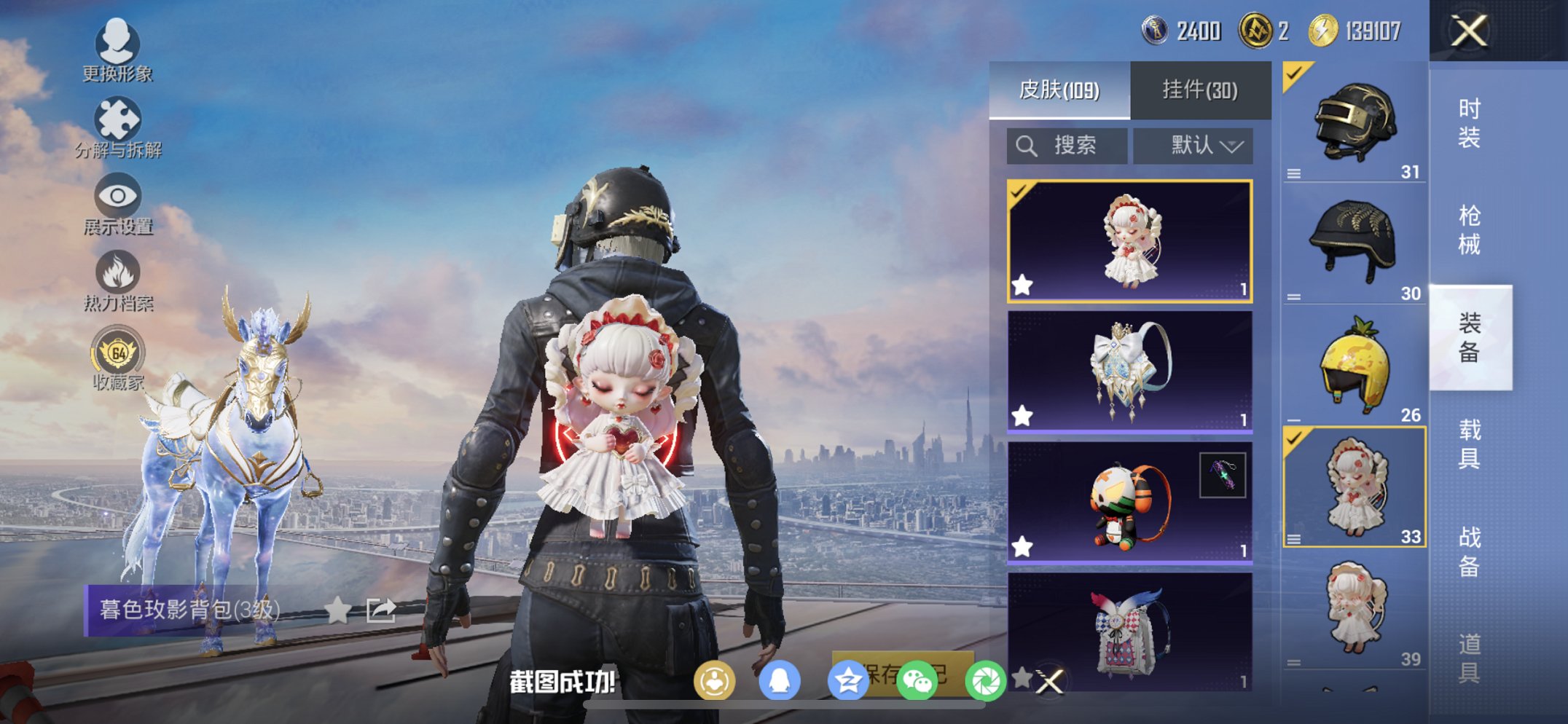Select the 枪械 category in right sidebar

[x=1468, y=228]
